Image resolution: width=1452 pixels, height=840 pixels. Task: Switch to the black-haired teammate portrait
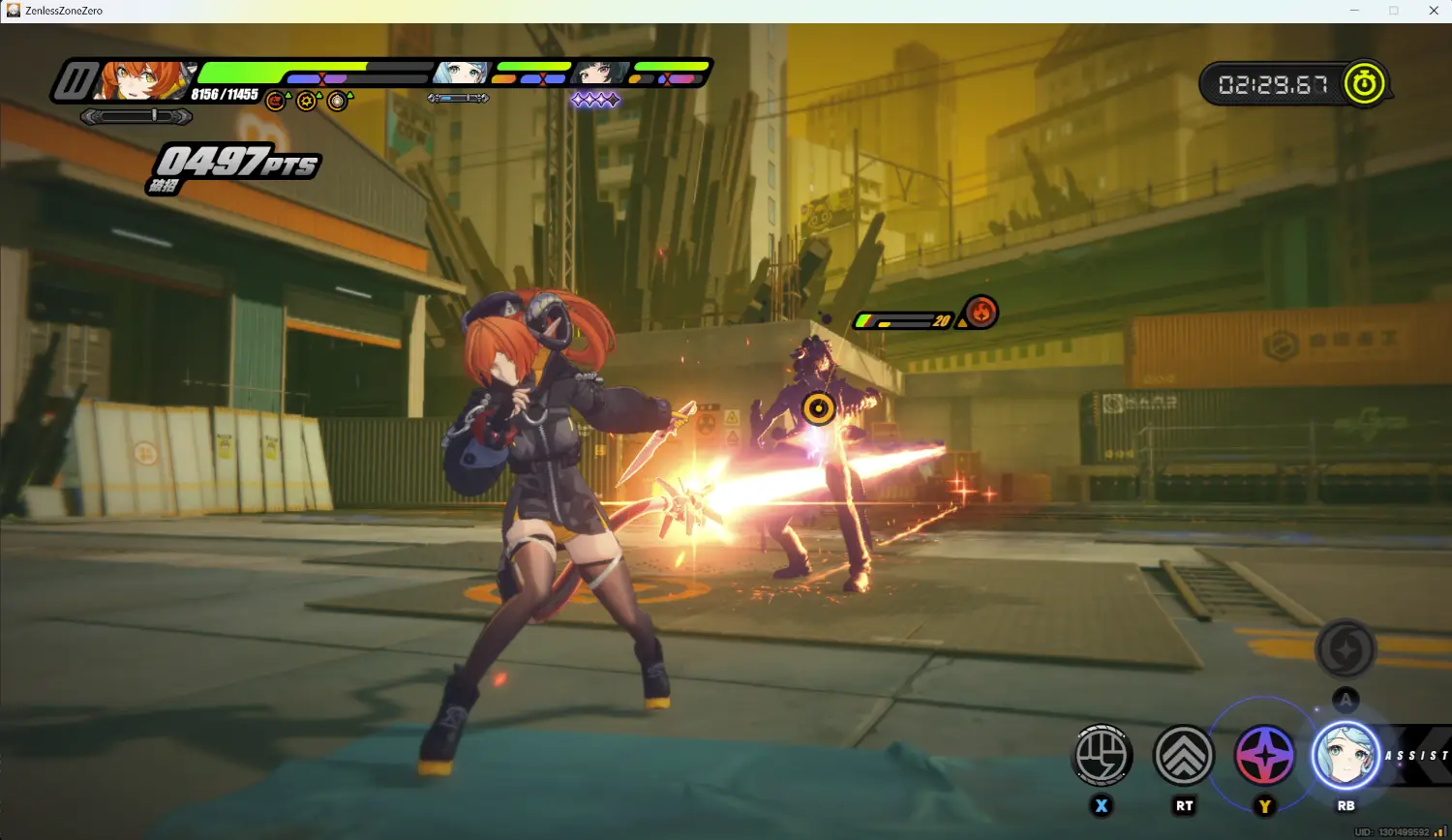click(600, 73)
